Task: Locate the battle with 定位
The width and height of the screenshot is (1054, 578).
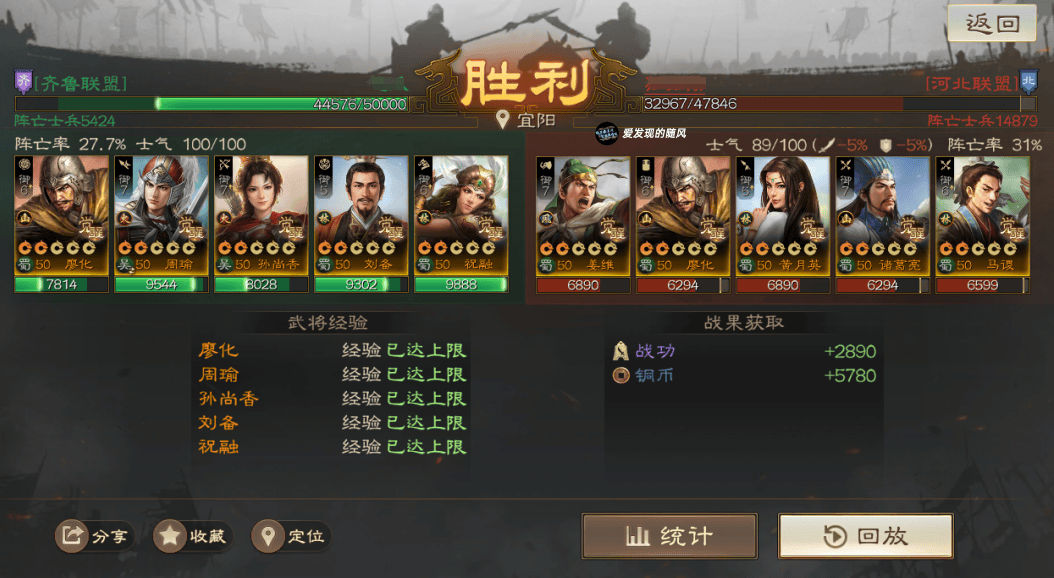Action: pyautogui.click(x=291, y=537)
